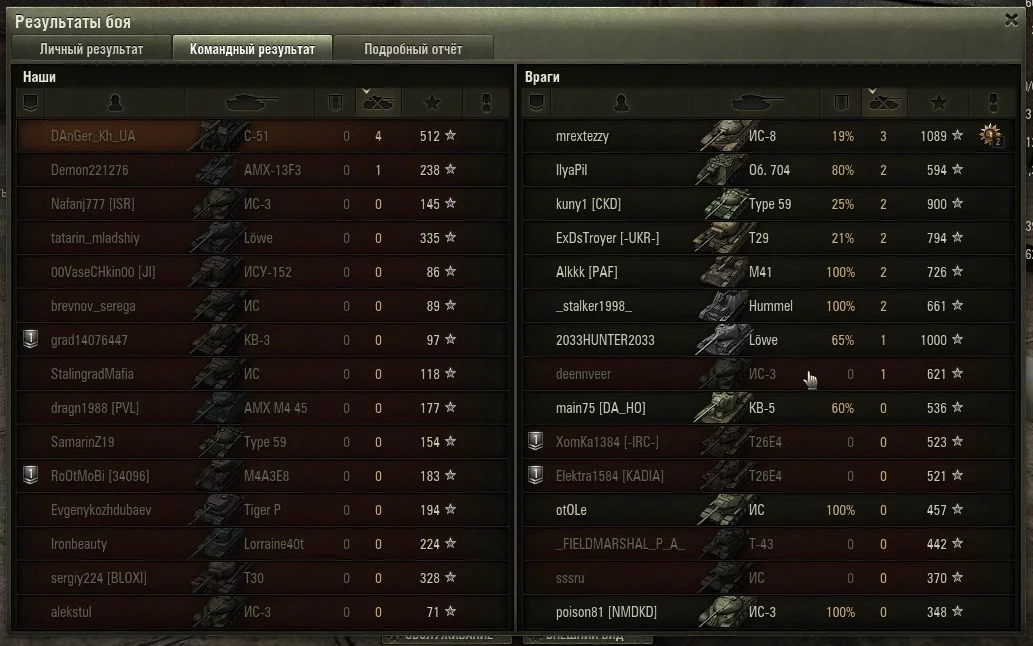Select Ironbeauty with Lorraine40t
This screenshot has height=646, width=1033.
click(79, 544)
